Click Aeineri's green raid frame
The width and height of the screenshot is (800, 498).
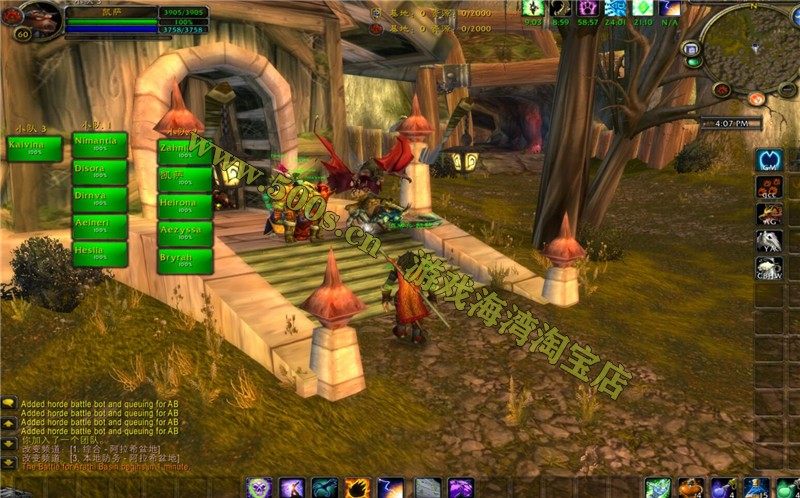click(x=99, y=226)
